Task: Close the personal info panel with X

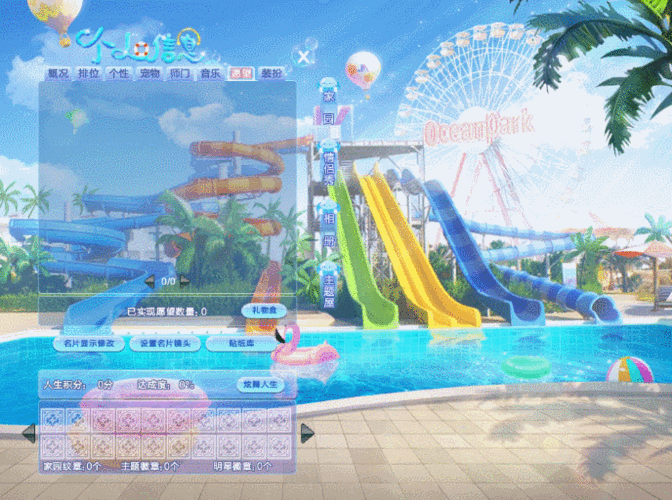Action: point(301,56)
